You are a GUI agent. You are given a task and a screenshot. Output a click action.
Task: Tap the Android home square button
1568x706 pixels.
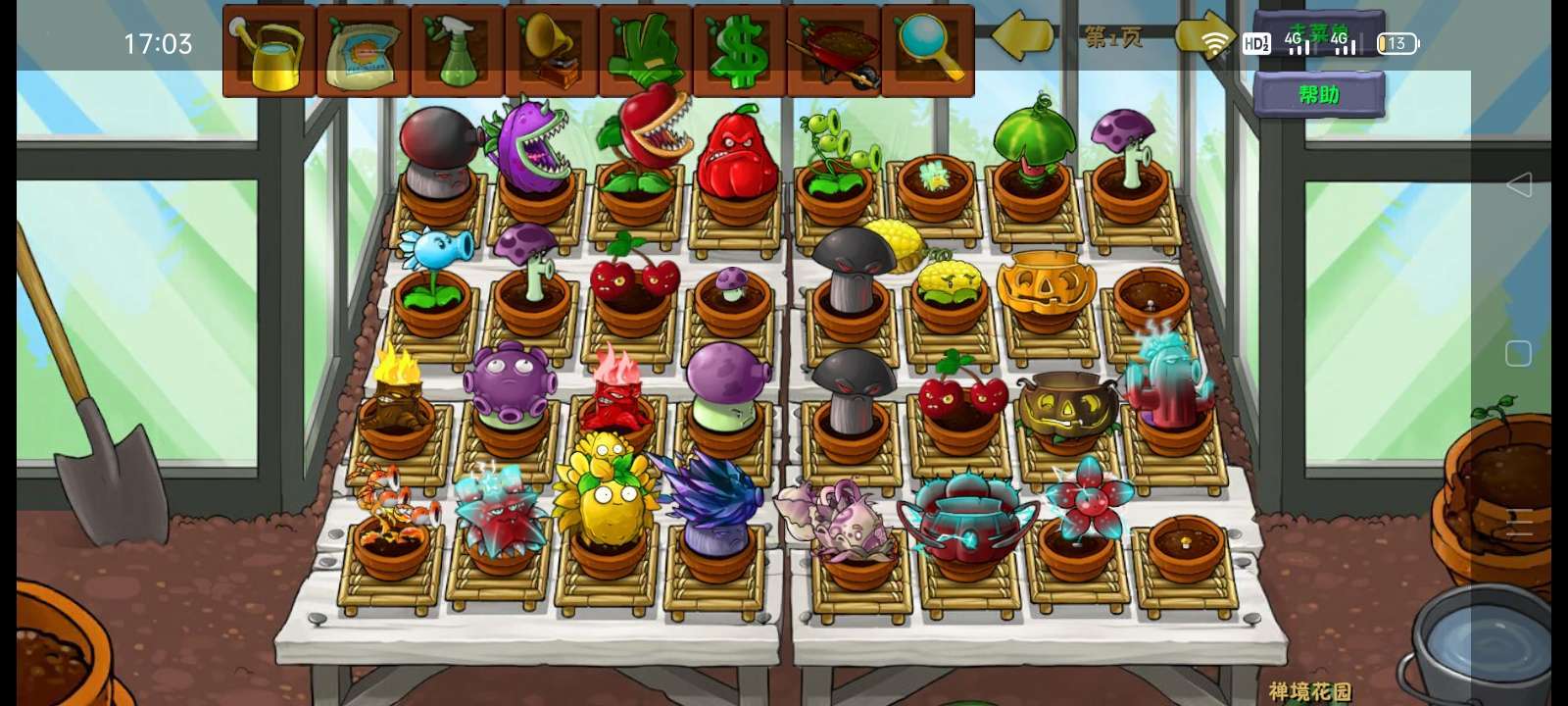(x=1518, y=353)
